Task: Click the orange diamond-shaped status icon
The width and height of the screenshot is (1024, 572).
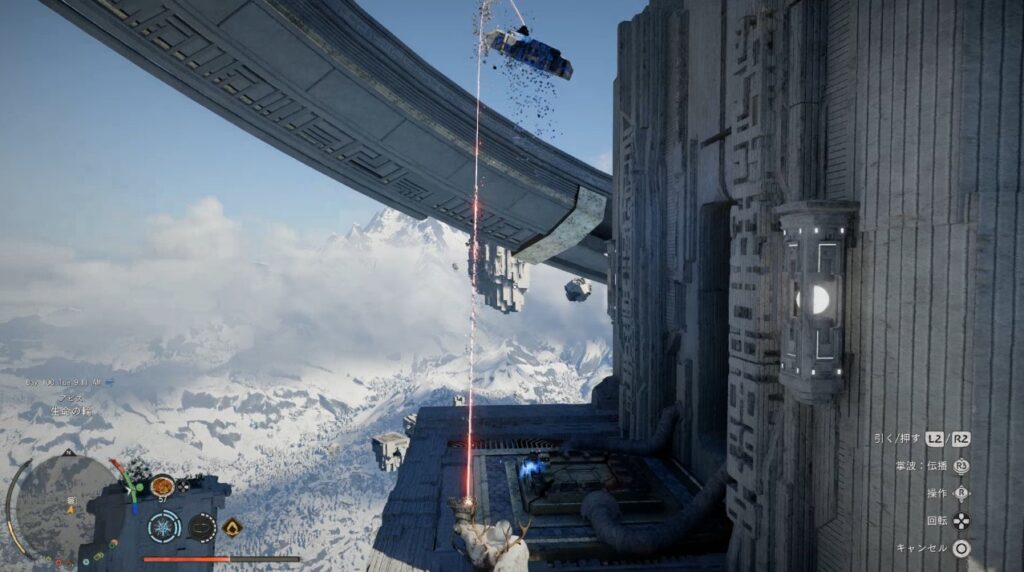Action: click(x=233, y=527)
